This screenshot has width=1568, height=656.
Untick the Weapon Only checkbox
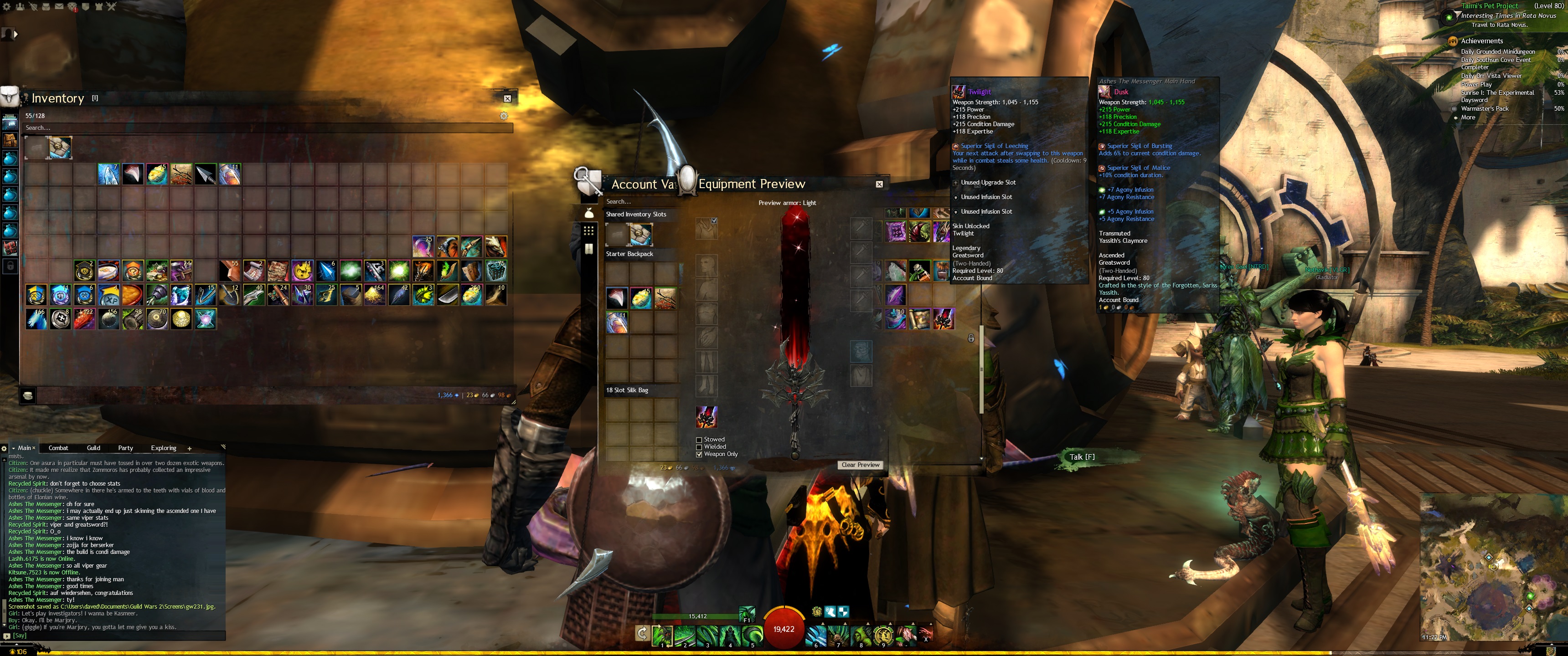click(x=699, y=454)
